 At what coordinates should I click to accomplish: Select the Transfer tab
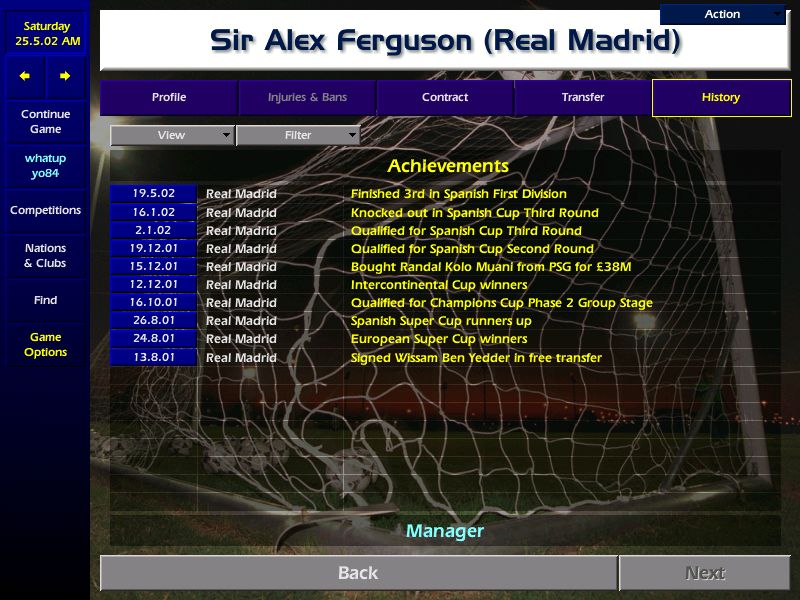pos(583,98)
